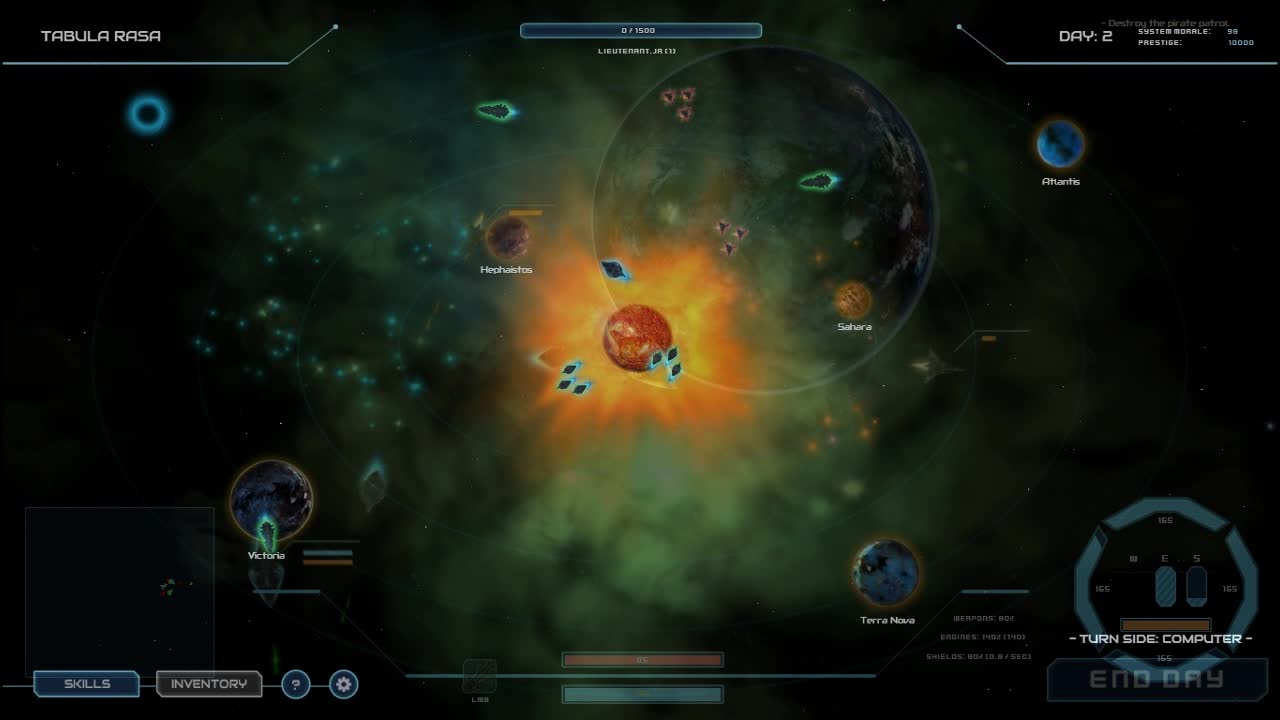The width and height of the screenshot is (1280, 720).
Task: Open the SKILLS tab
Action: (86, 684)
